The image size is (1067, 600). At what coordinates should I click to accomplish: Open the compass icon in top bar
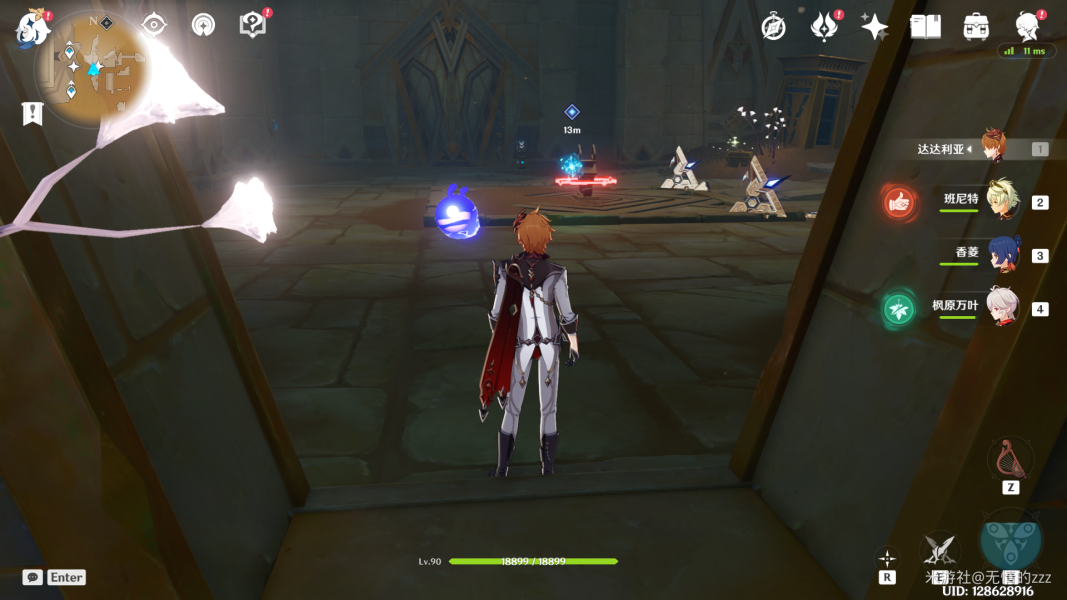click(773, 27)
